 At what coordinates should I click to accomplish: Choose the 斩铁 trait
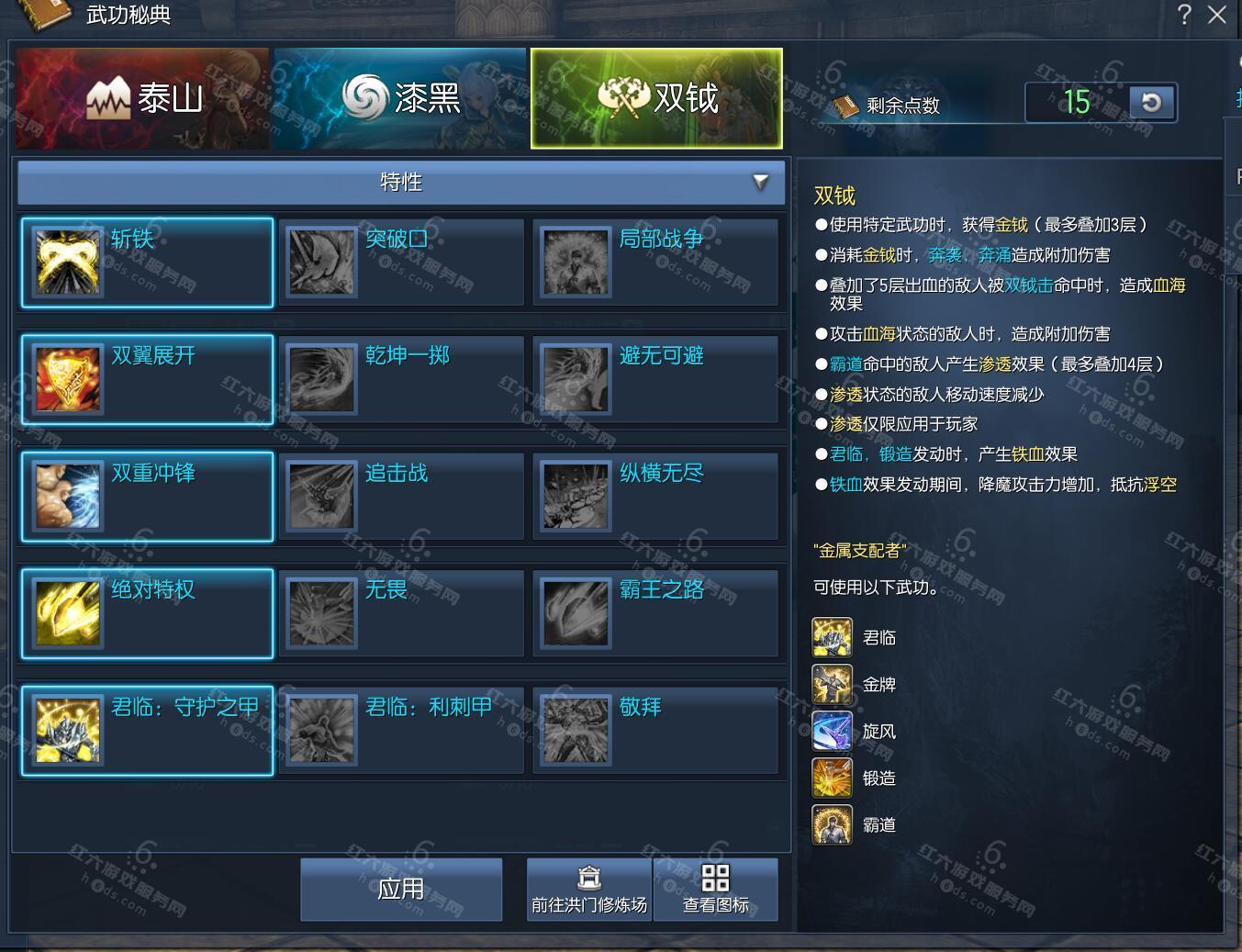(147, 263)
